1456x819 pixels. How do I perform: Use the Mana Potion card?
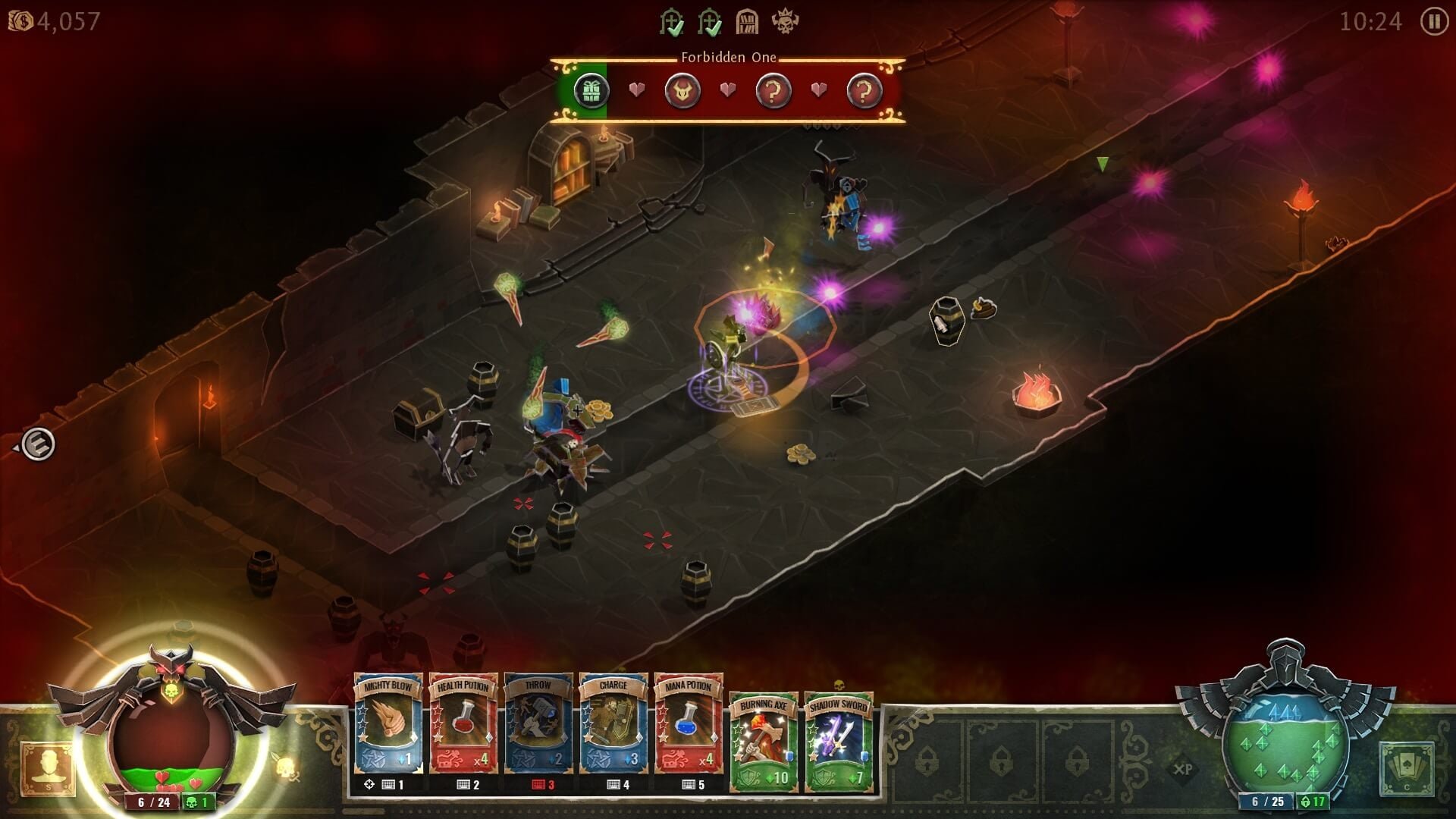tap(689, 724)
